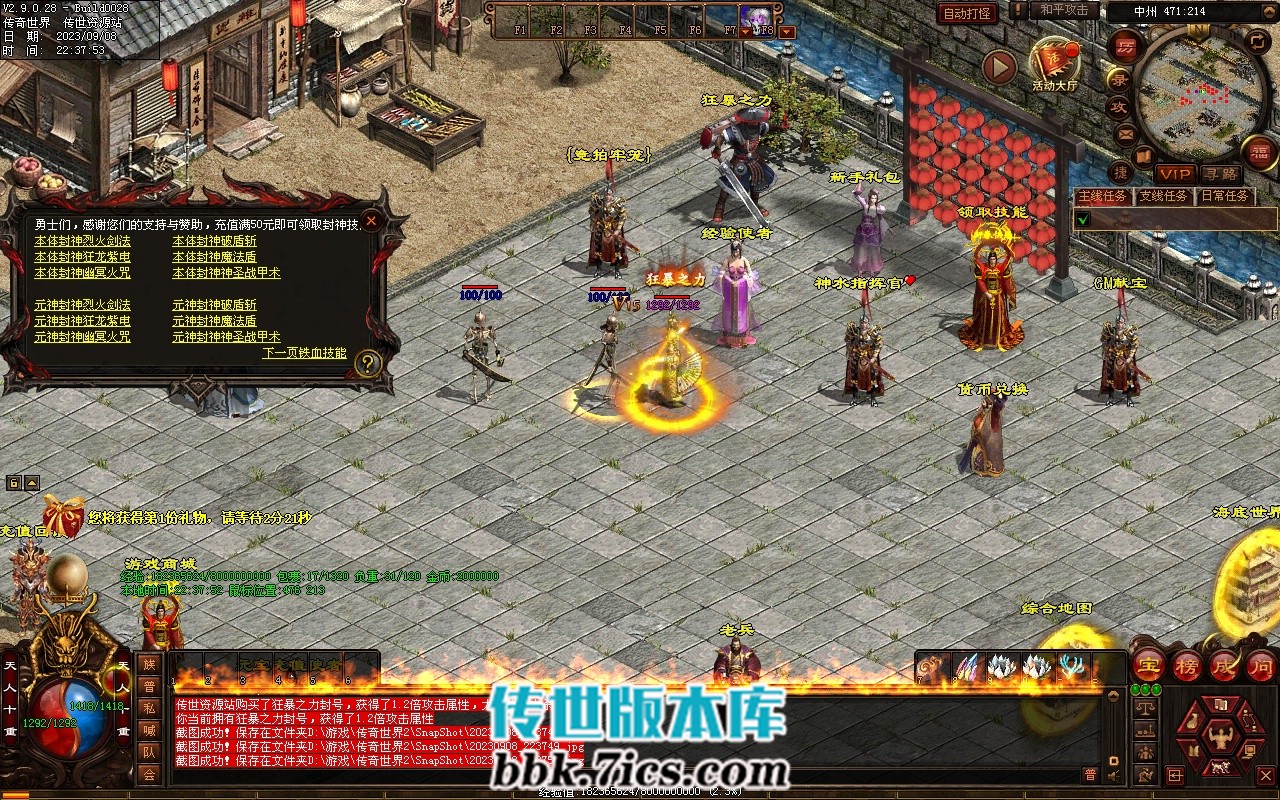Open the 宝 treasure button
Image resolution: width=1280 pixels, height=800 pixels.
[1148, 664]
